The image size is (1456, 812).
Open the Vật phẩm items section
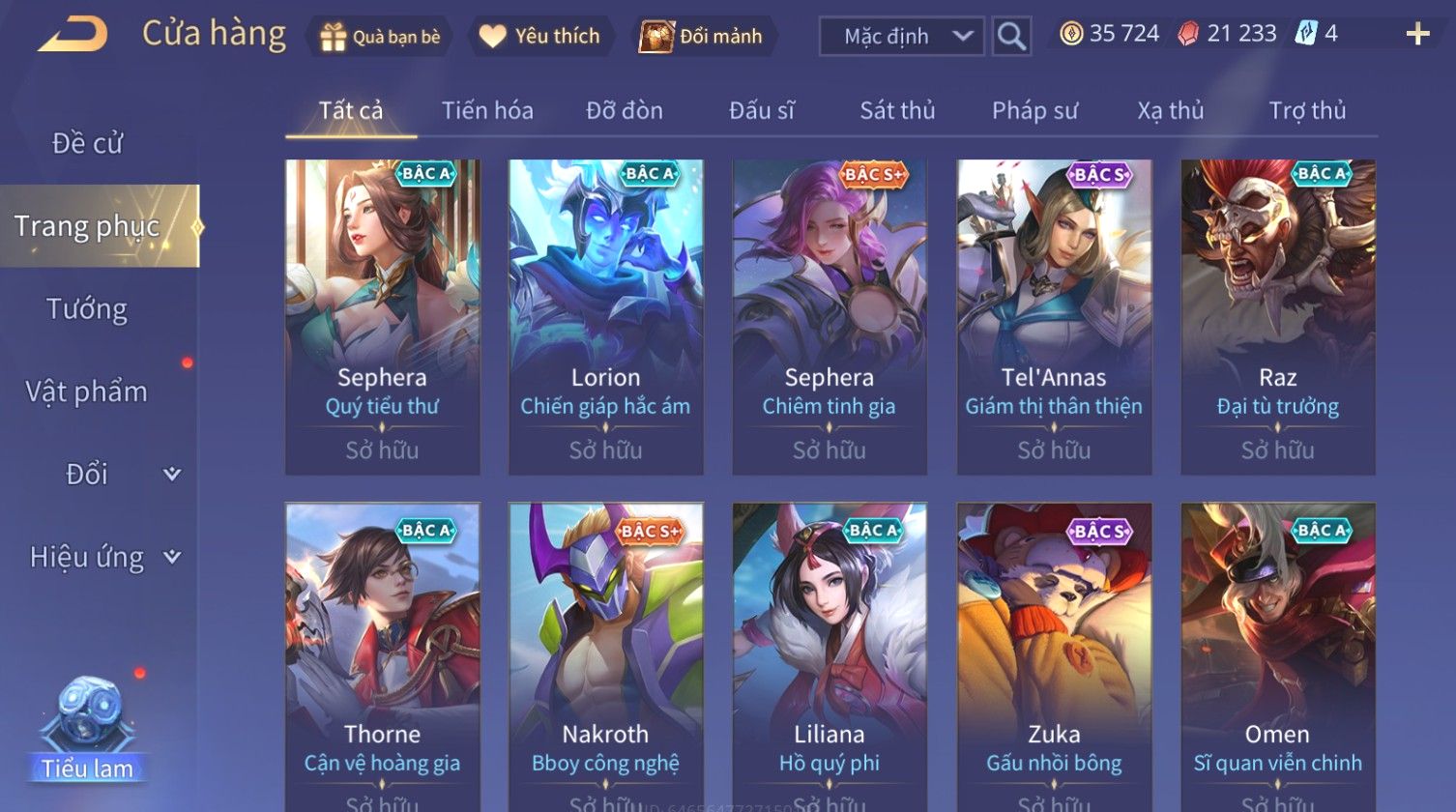coord(87,391)
